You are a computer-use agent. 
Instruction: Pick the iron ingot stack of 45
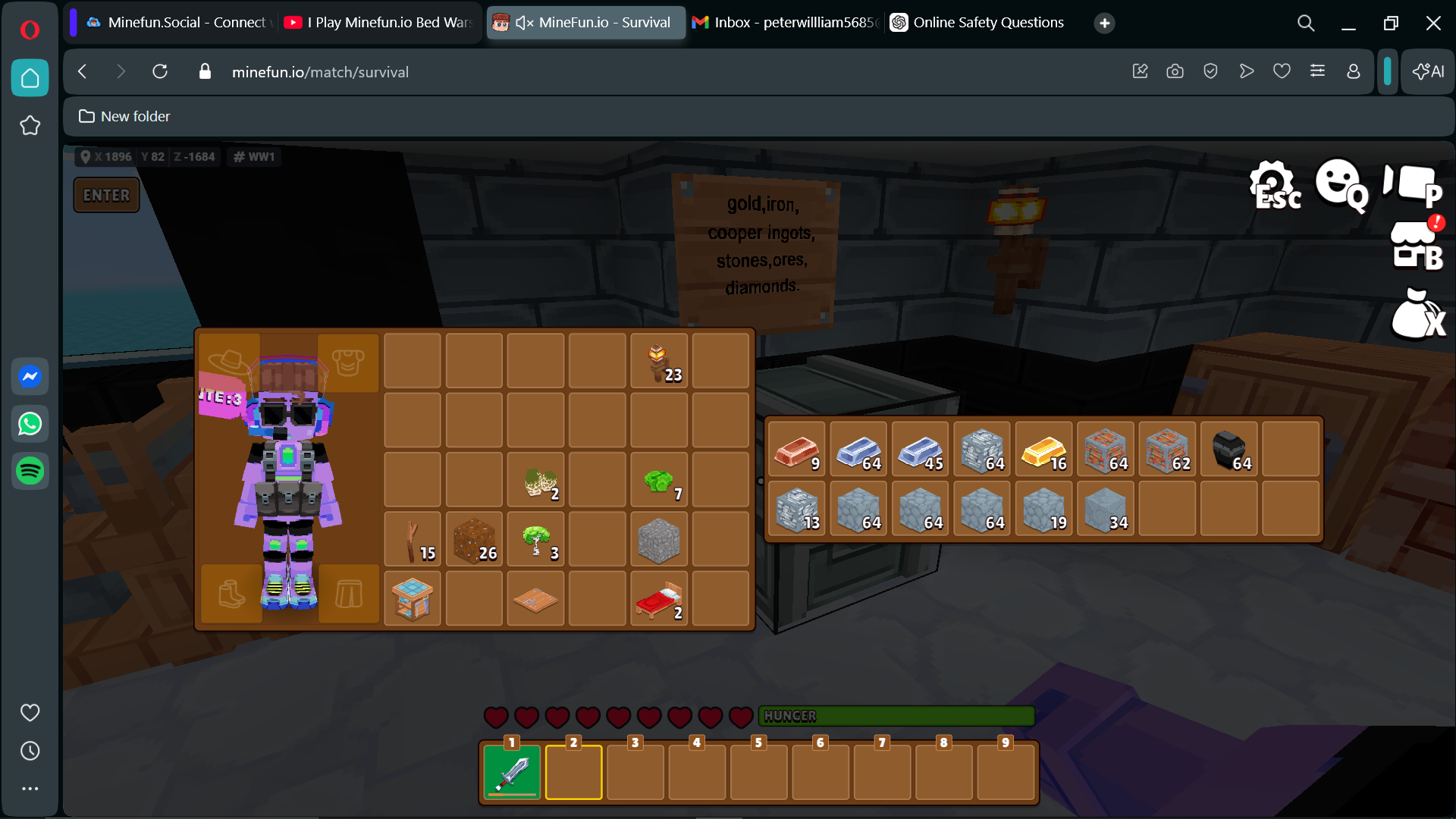(921, 450)
